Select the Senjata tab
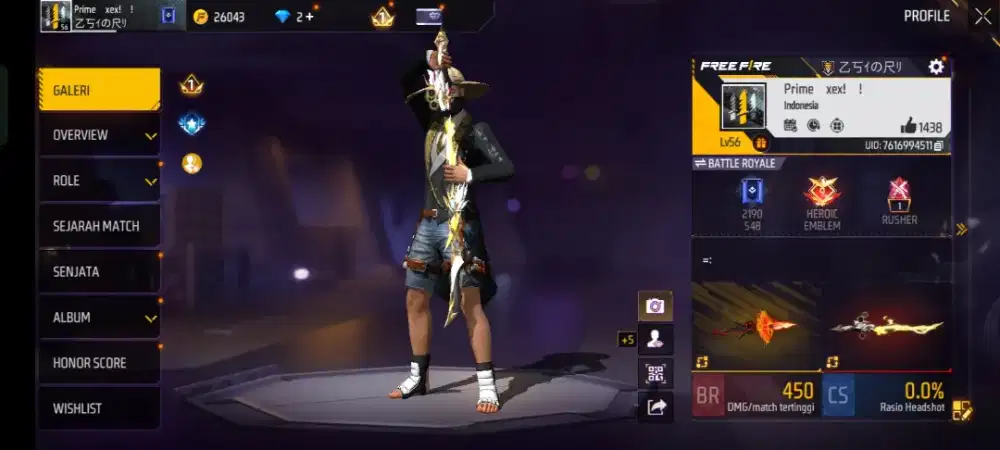This screenshot has height=450, width=1000. tap(98, 272)
